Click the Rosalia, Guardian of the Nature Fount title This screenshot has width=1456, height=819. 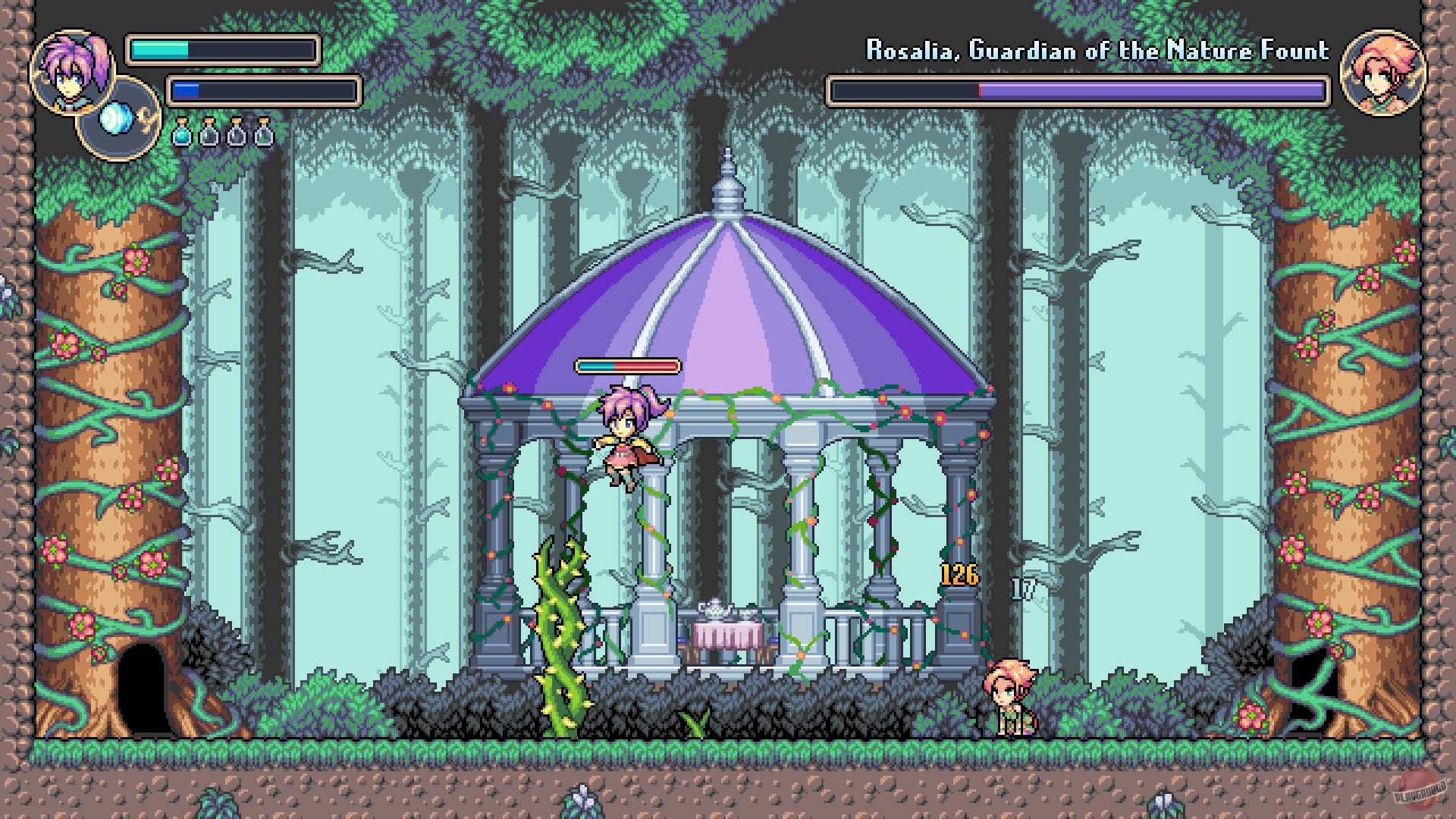point(1097,50)
